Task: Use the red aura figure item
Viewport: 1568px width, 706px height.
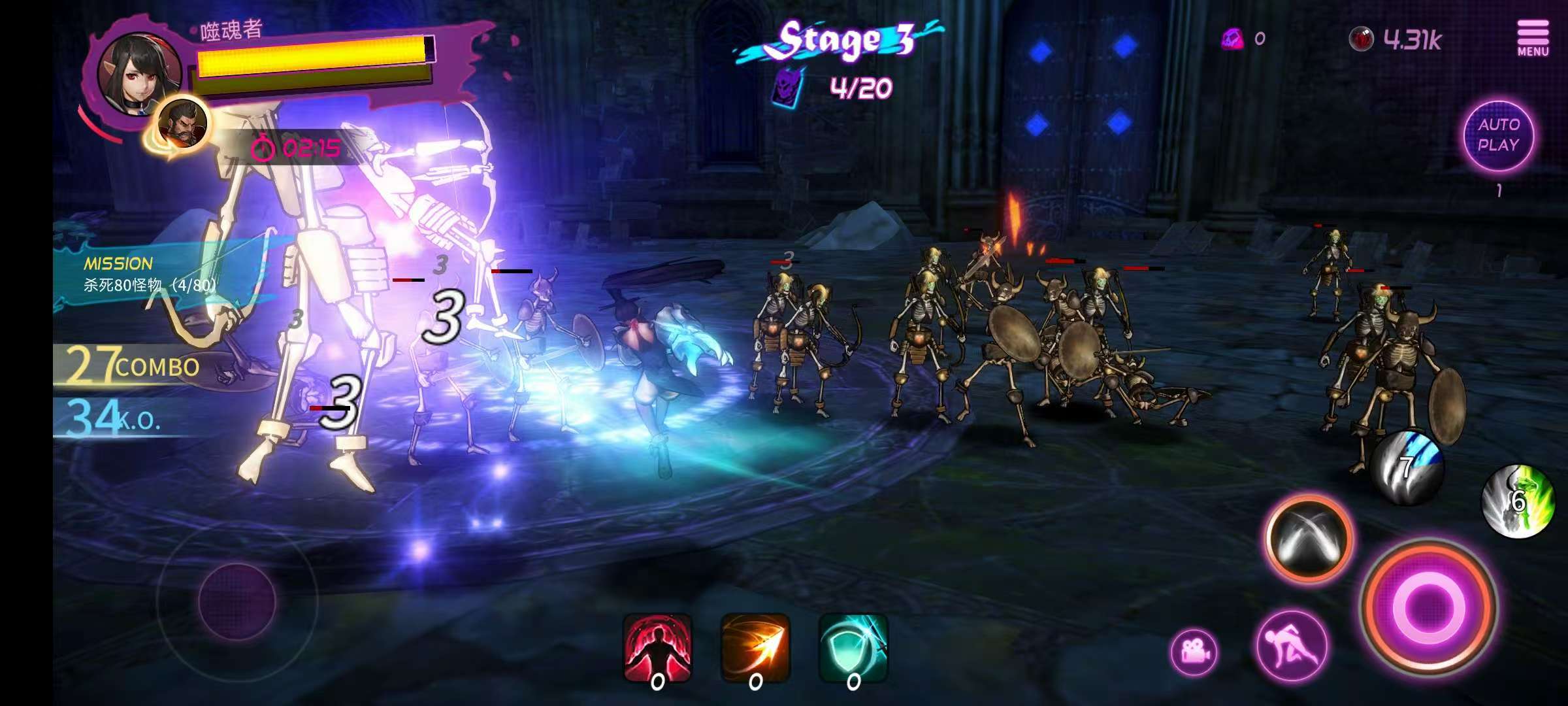Action: click(658, 648)
